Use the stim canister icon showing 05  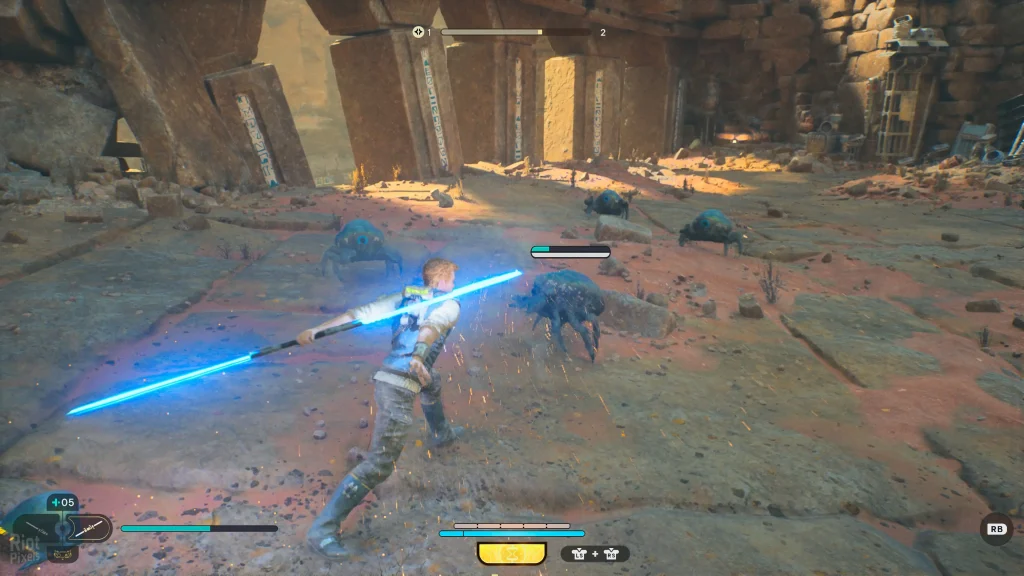(62, 503)
